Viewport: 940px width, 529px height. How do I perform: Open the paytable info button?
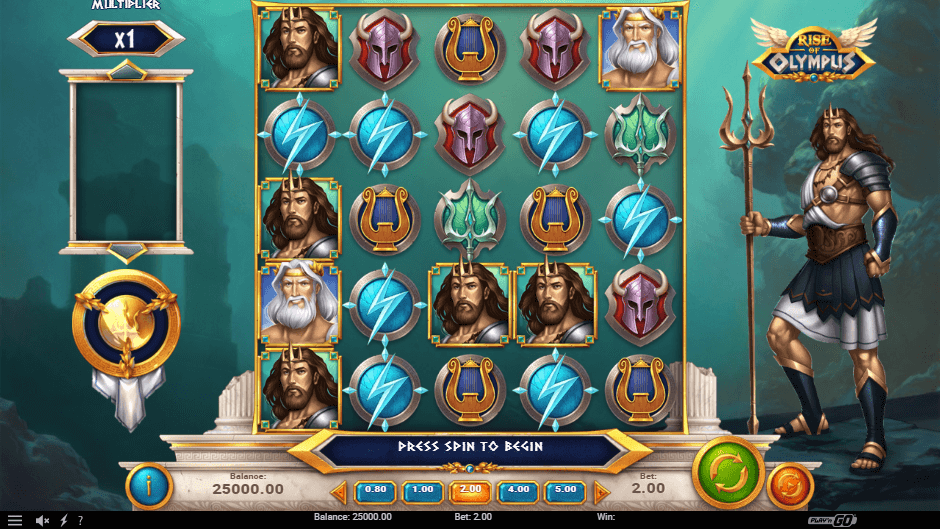pyautogui.click(x=149, y=486)
